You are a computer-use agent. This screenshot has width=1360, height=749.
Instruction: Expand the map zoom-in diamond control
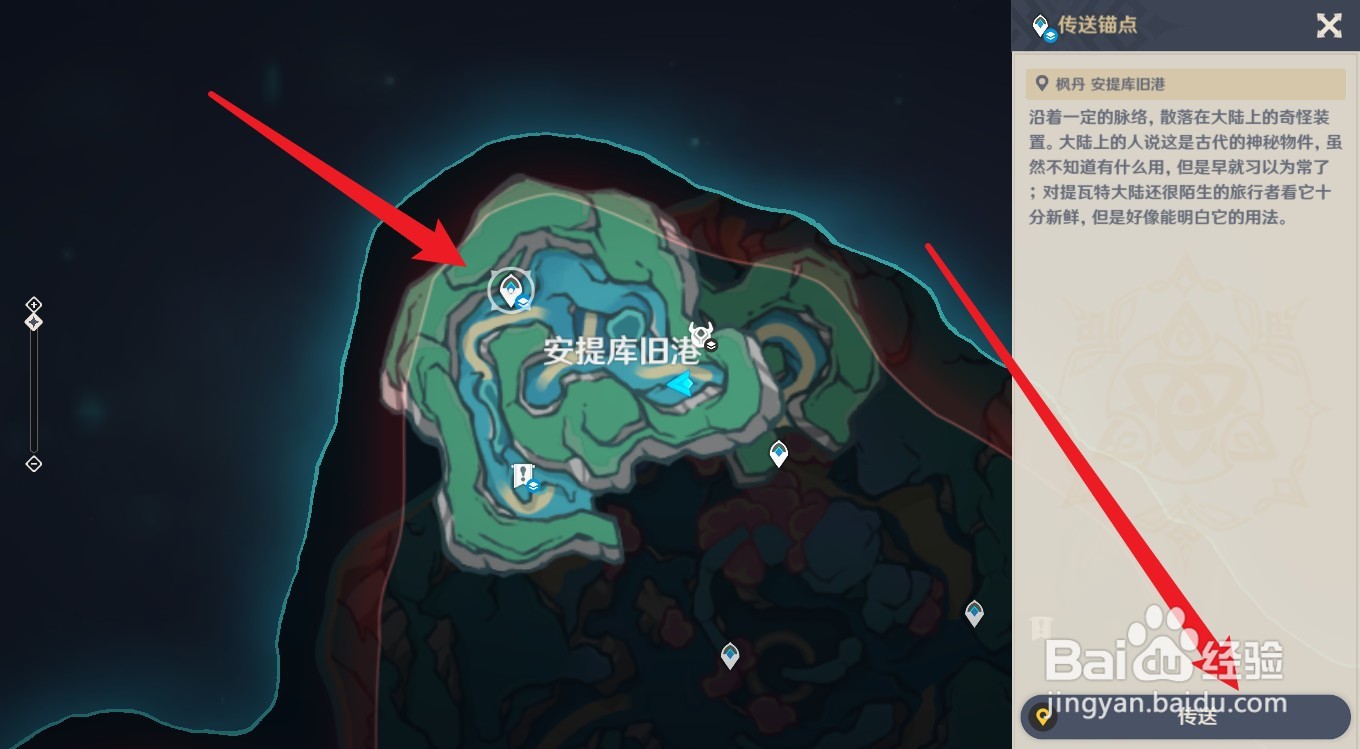click(33, 305)
